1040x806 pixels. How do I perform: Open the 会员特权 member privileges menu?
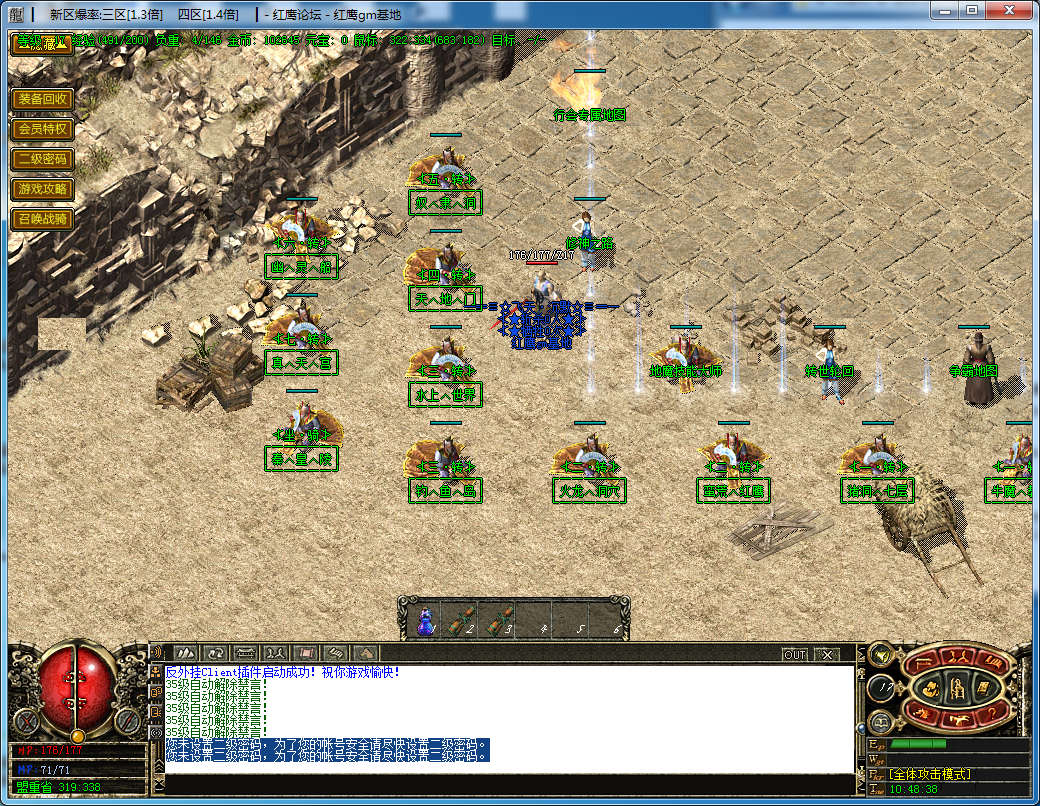coord(43,129)
